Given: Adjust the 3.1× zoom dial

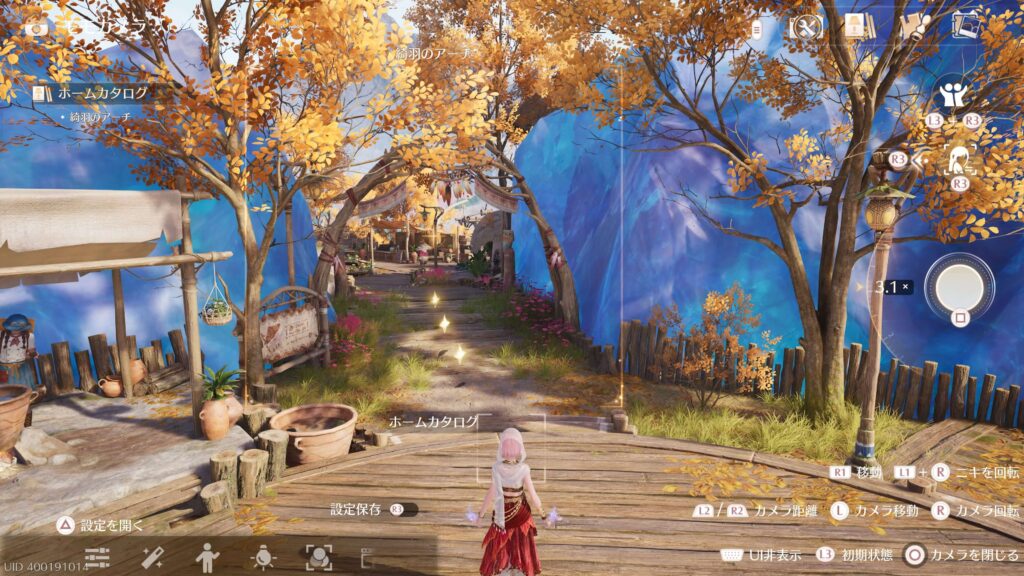Looking at the screenshot, I should tap(886, 287).
